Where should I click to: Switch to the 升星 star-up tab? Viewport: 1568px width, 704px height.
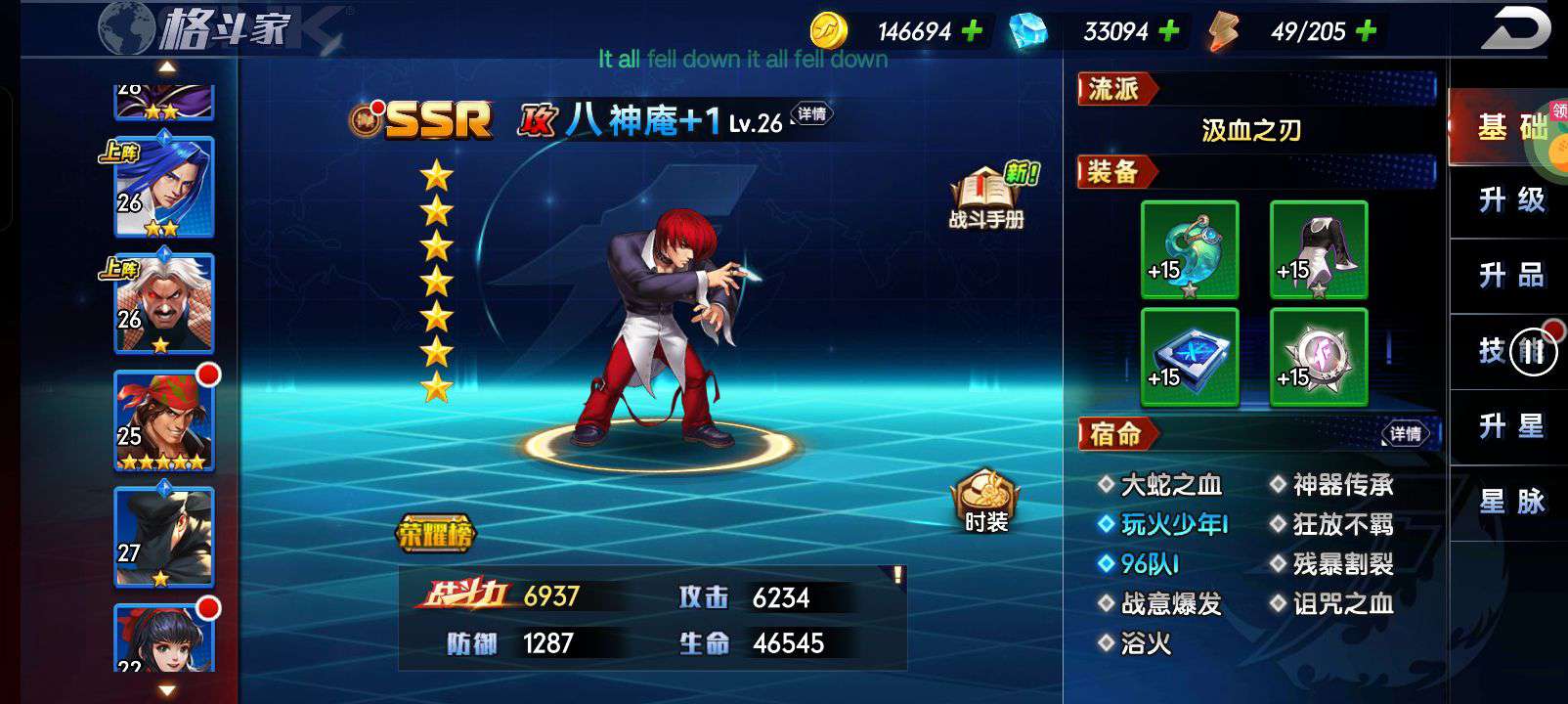coord(1510,426)
